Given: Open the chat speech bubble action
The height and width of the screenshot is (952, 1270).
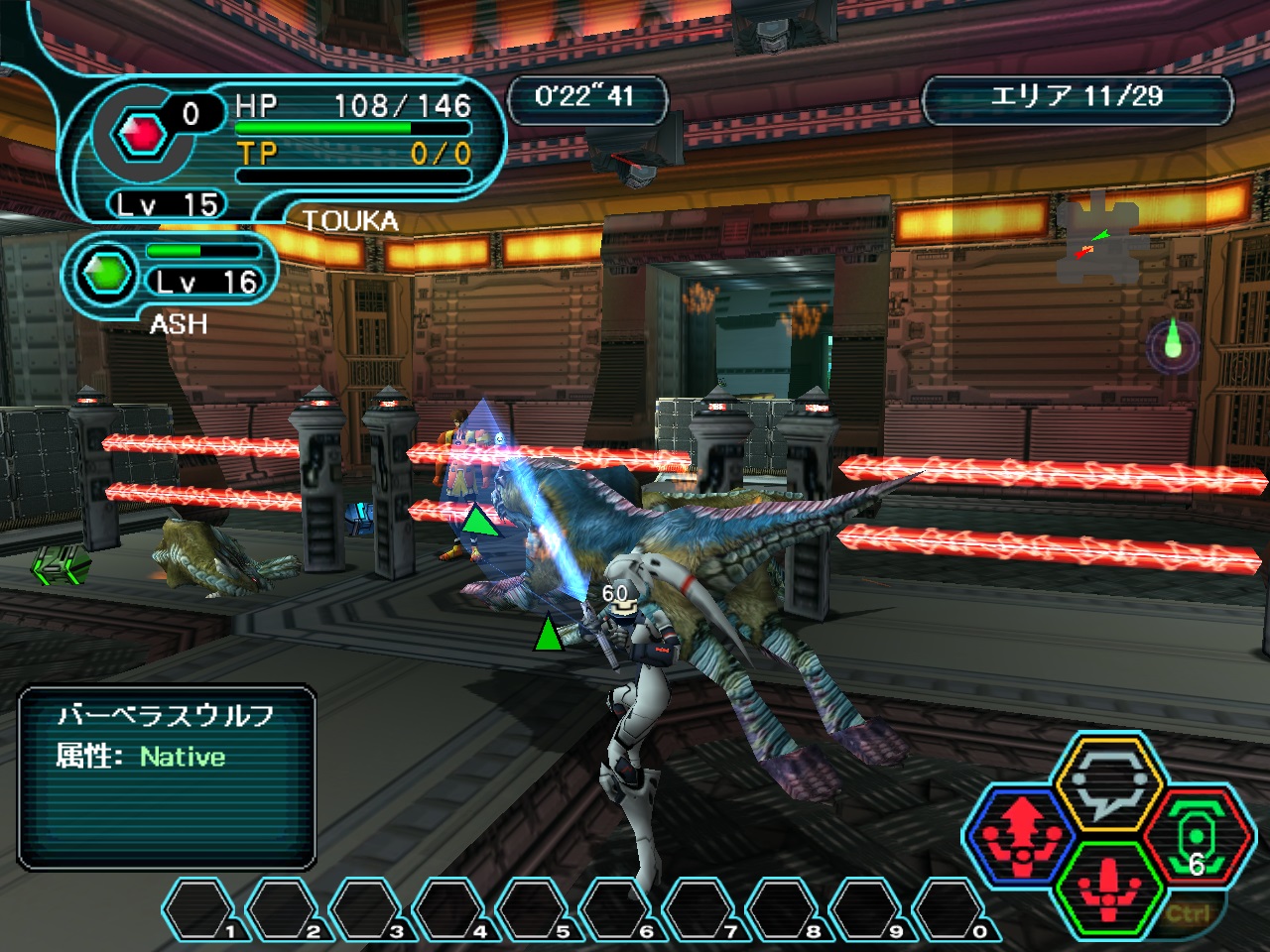Looking at the screenshot, I should (1107, 785).
